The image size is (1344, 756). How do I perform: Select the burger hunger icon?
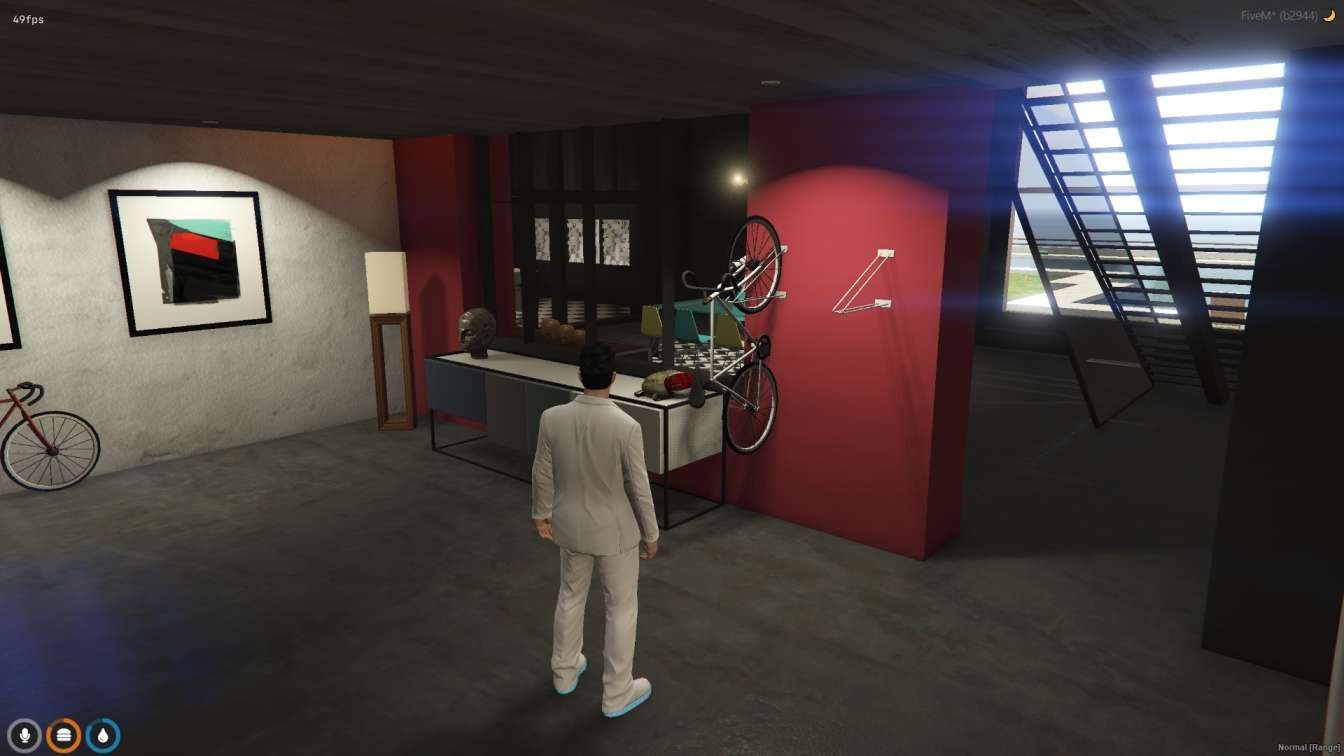click(x=63, y=735)
